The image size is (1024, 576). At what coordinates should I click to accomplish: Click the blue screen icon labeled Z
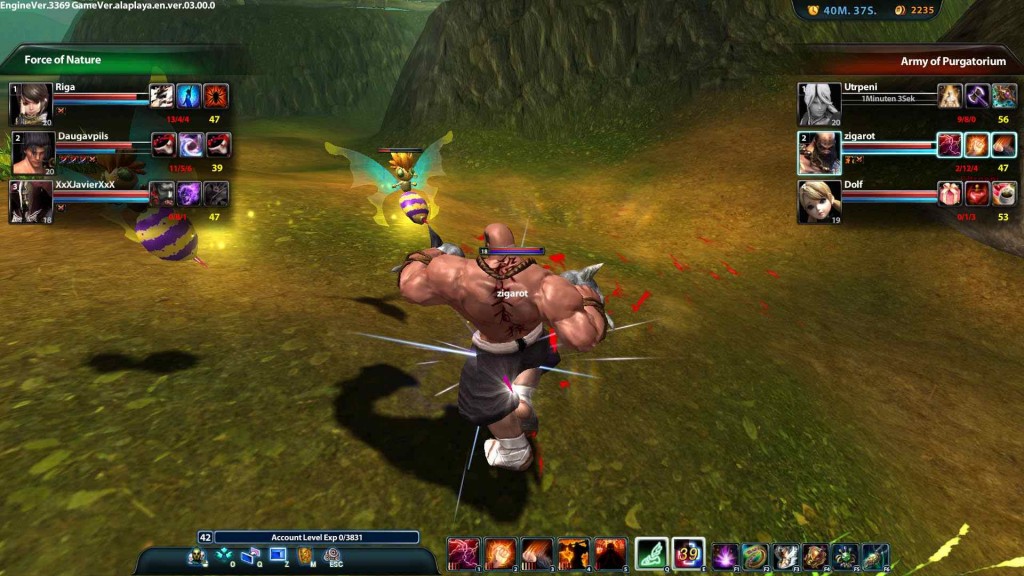(278, 555)
